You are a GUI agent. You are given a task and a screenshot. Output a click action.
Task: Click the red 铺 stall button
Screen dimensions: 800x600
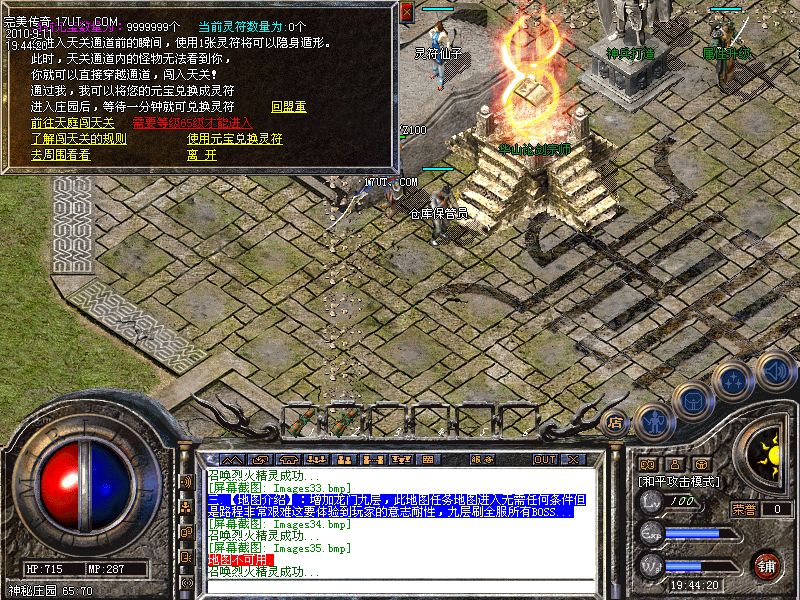click(767, 565)
